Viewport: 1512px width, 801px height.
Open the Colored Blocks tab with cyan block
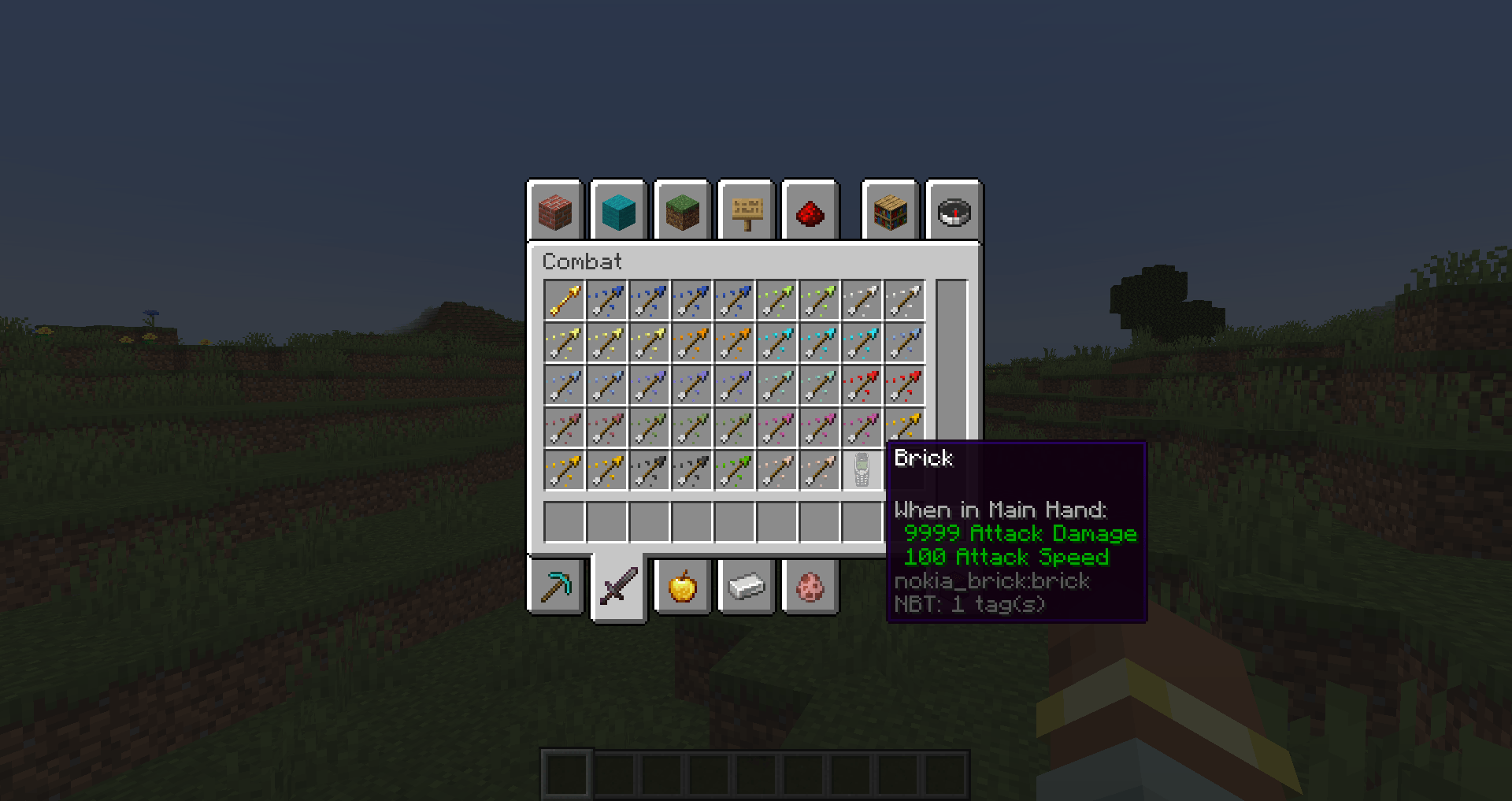619,210
